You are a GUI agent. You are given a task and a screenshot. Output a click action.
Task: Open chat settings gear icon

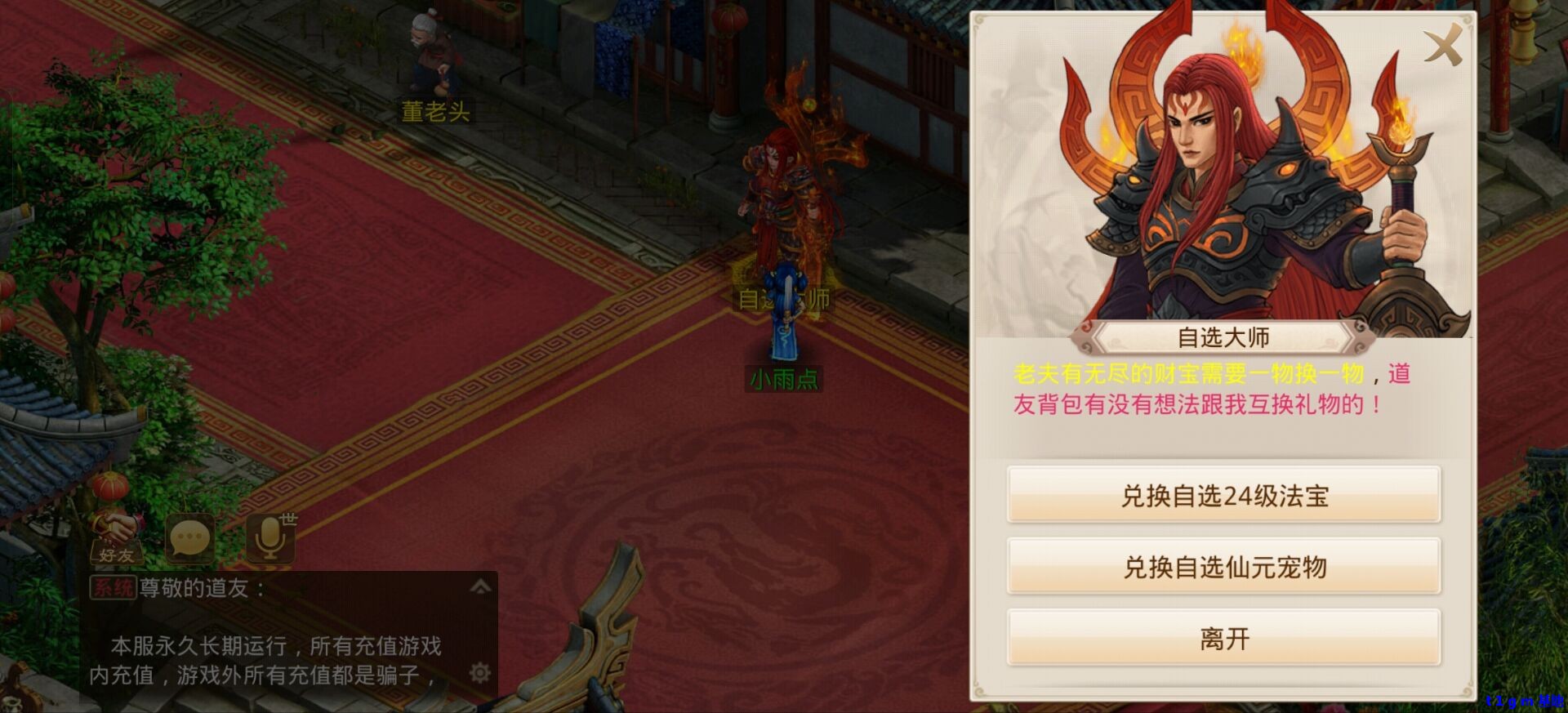480,672
